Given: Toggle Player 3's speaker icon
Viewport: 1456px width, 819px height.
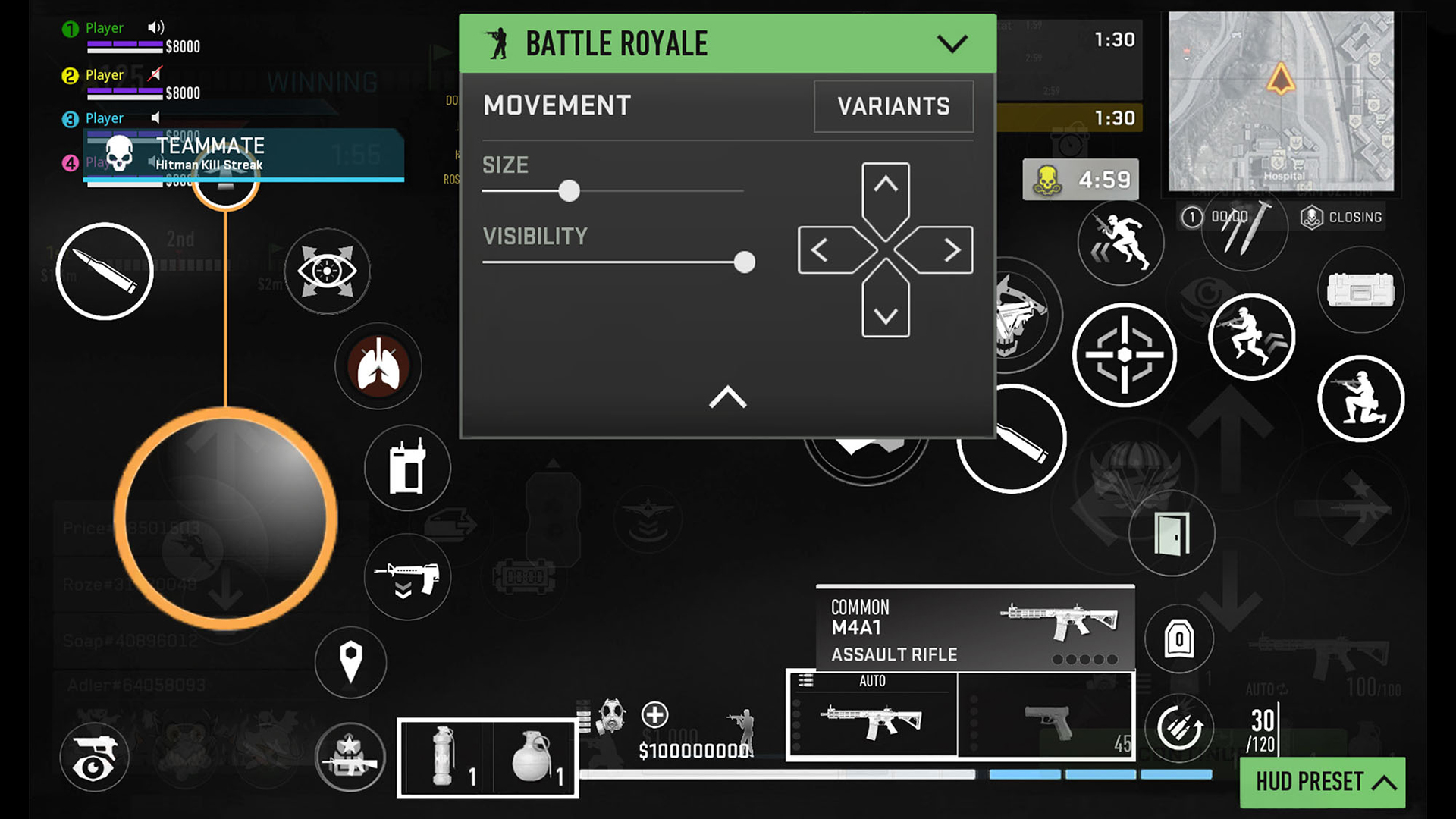Looking at the screenshot, I should click(155, 118).
